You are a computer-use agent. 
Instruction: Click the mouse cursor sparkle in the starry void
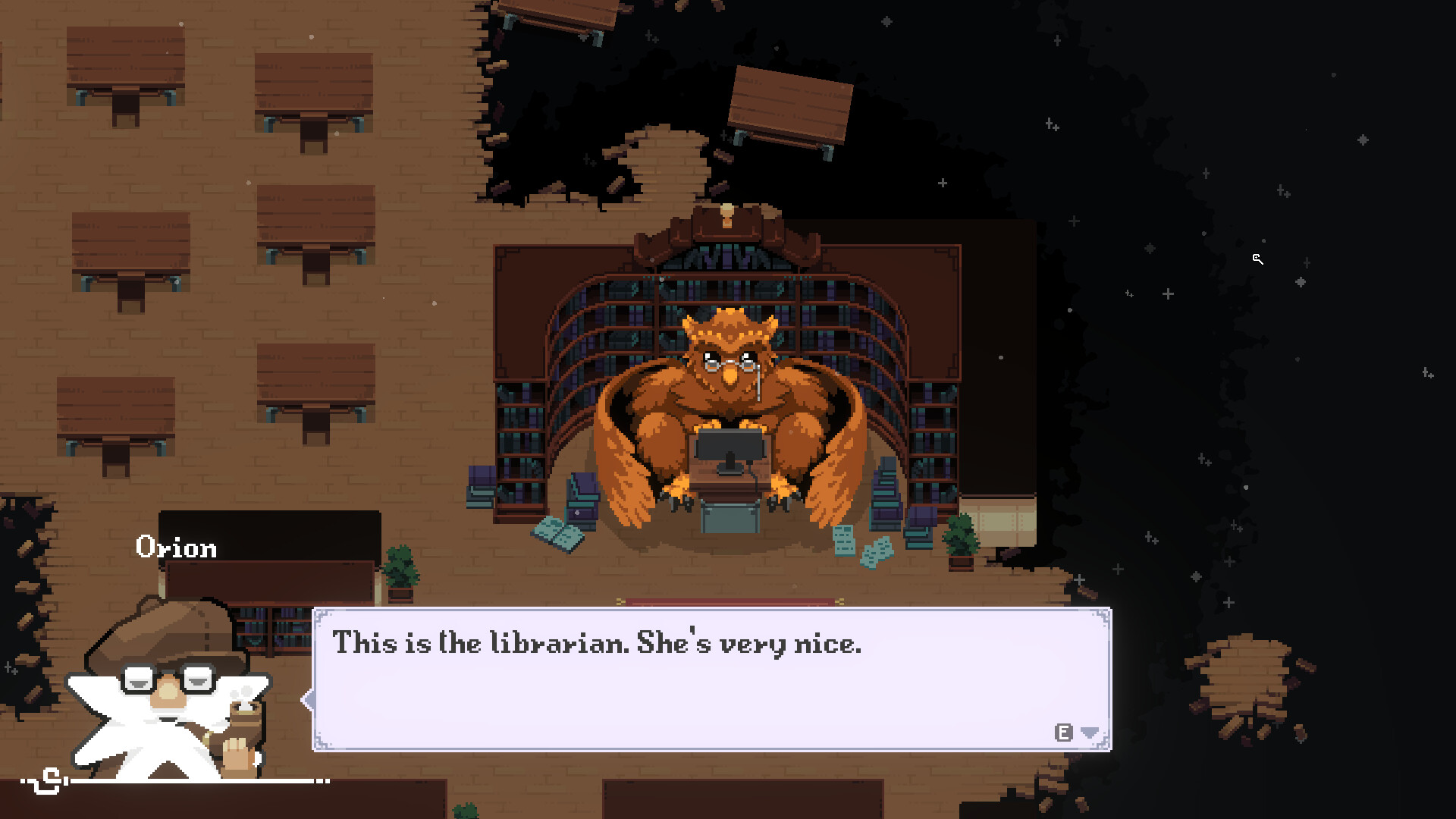point(1258,260)
